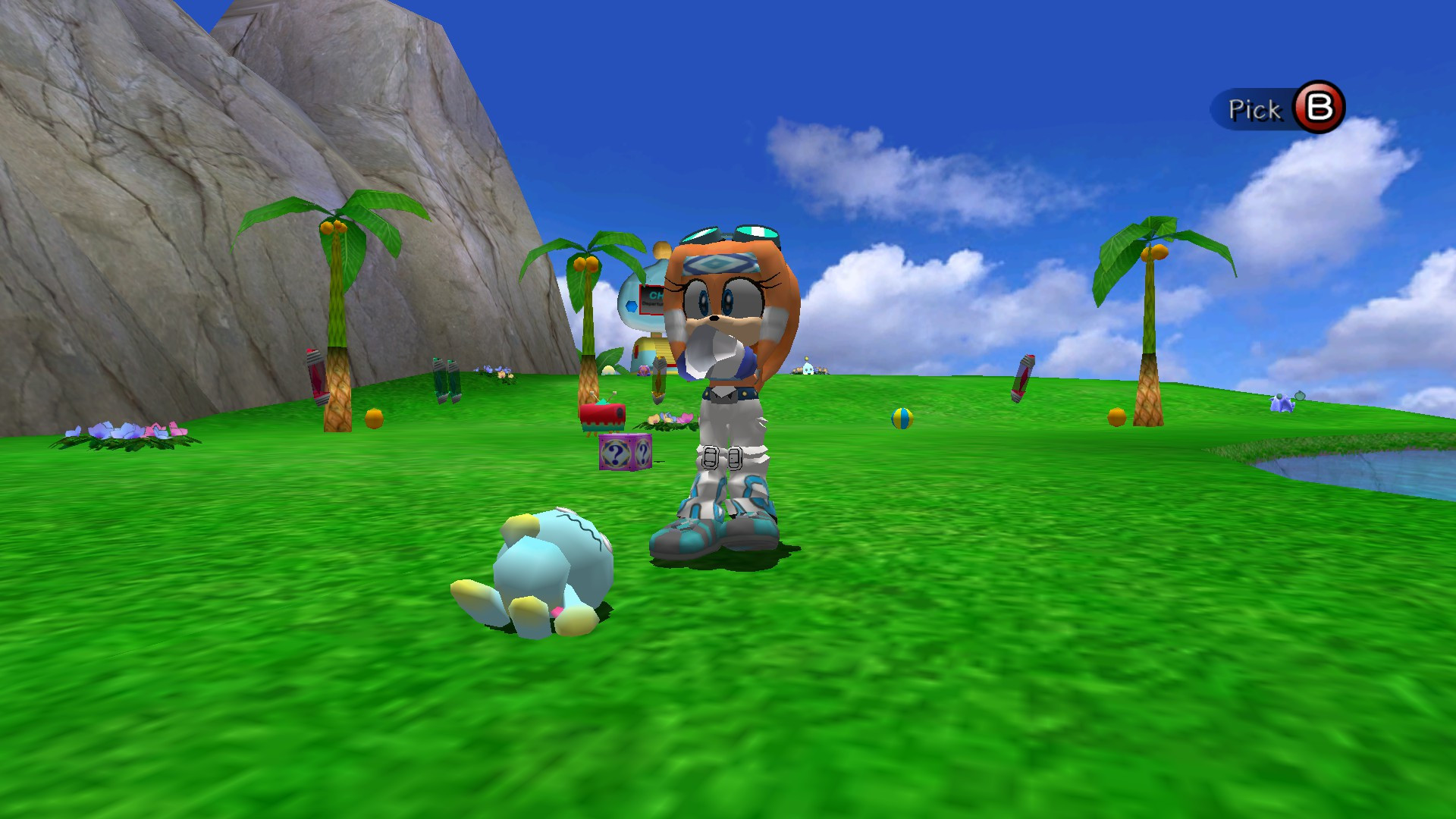Screen dimensions: 1456x819
Task: Click the purple Chao by the transporter
Action: pyautogui.click(x=645, y=371)
